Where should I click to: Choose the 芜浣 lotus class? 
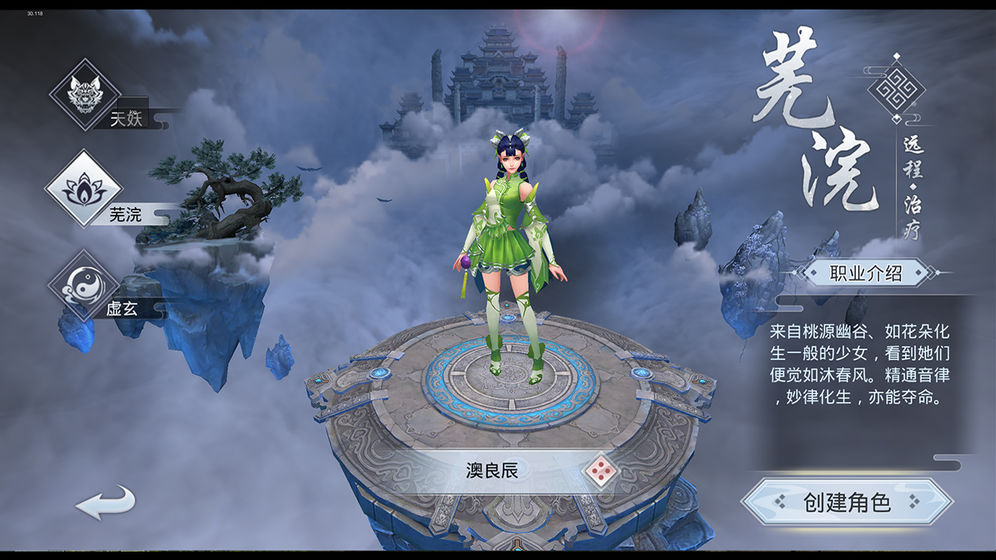point(83,188)
